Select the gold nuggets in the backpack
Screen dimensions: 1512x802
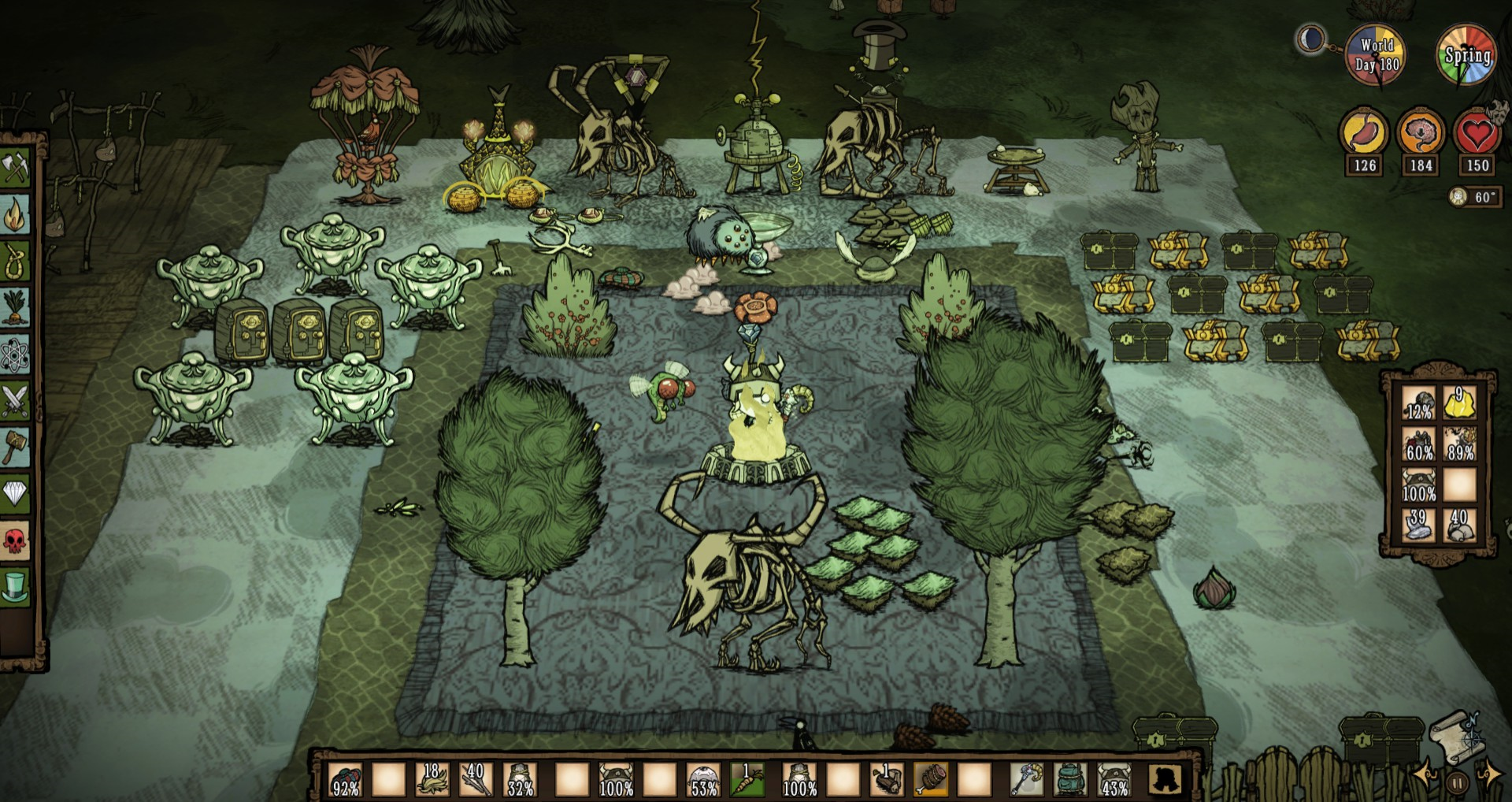(1459, 403)
